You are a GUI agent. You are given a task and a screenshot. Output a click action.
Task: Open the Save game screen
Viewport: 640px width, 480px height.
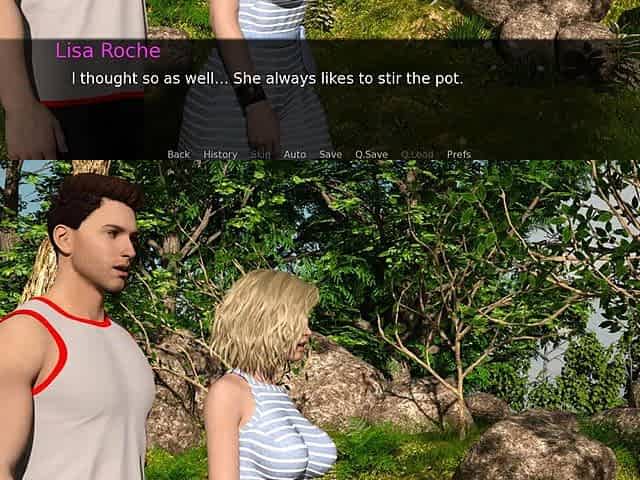(x=330, y=155)
